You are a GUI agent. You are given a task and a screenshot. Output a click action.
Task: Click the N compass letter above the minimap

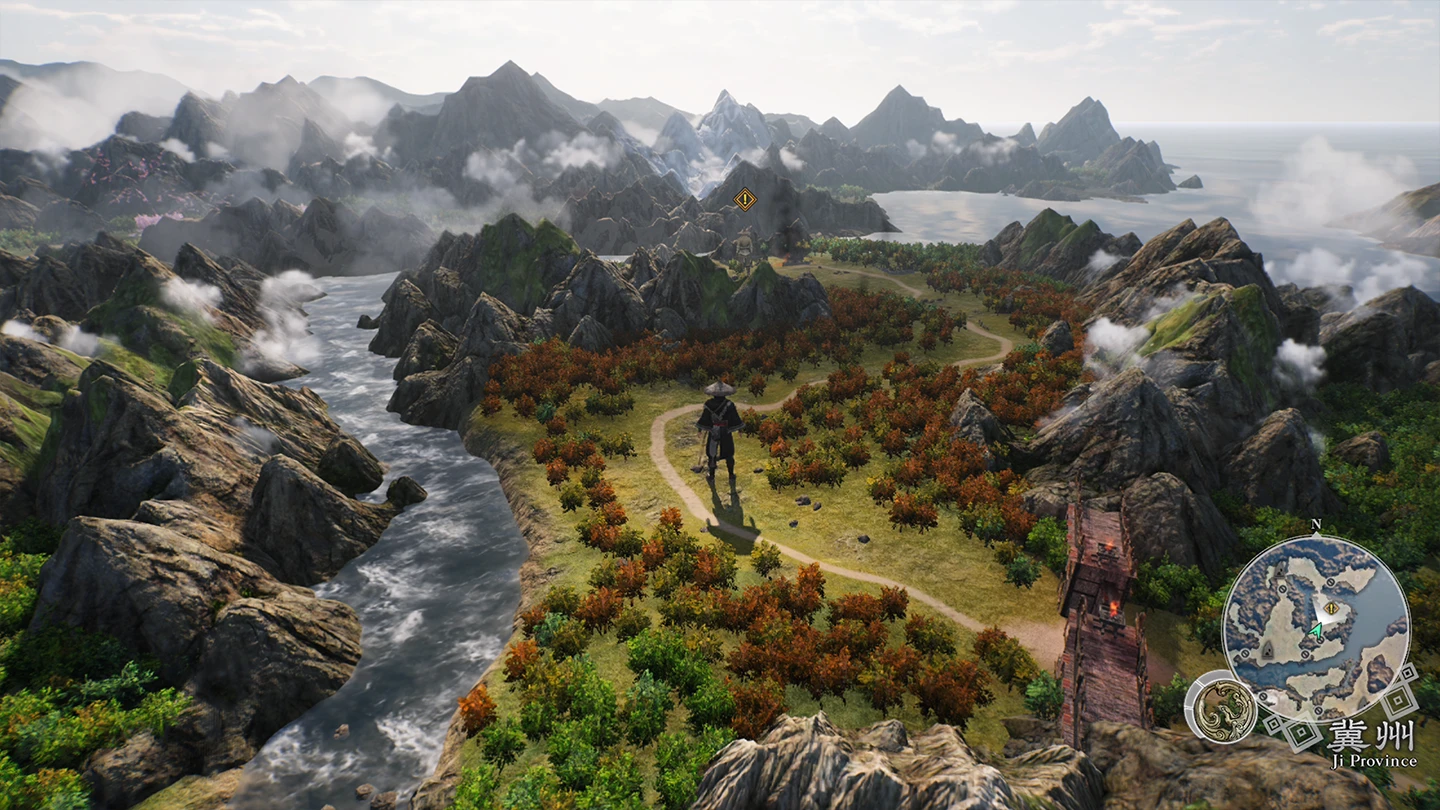point(1315,524)
